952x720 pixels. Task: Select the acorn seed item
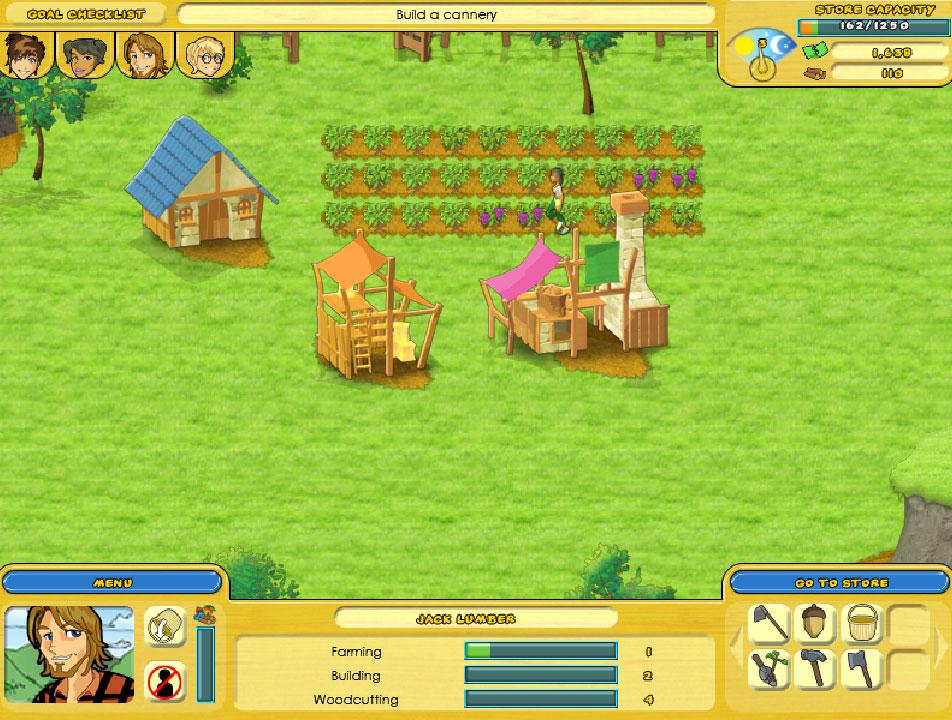click(x=815, y=624)
